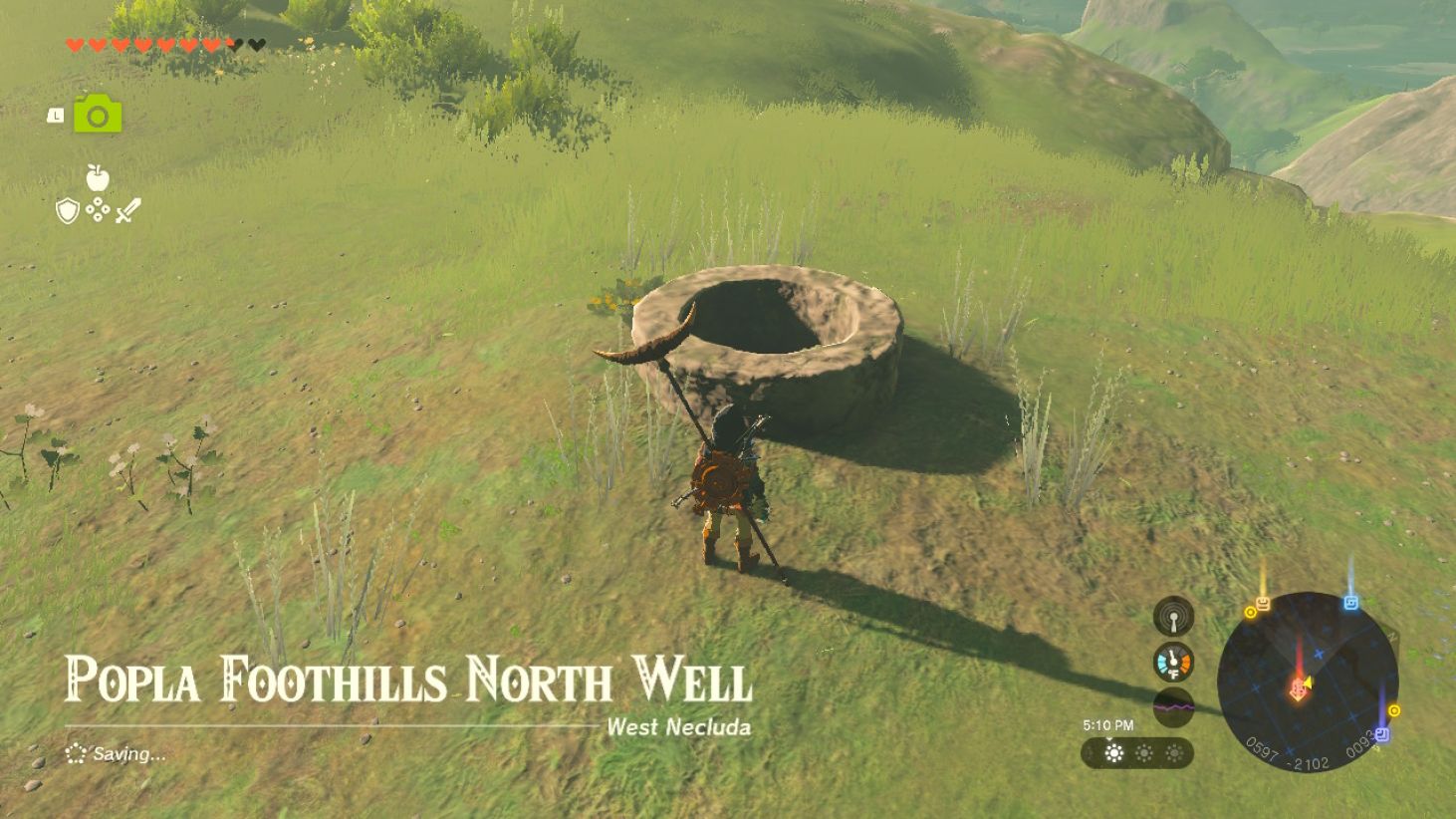Click the West Necluda region label
The width and height of the screenshot is (1456, 819).
pyautogui.click(x=680, y=727)
